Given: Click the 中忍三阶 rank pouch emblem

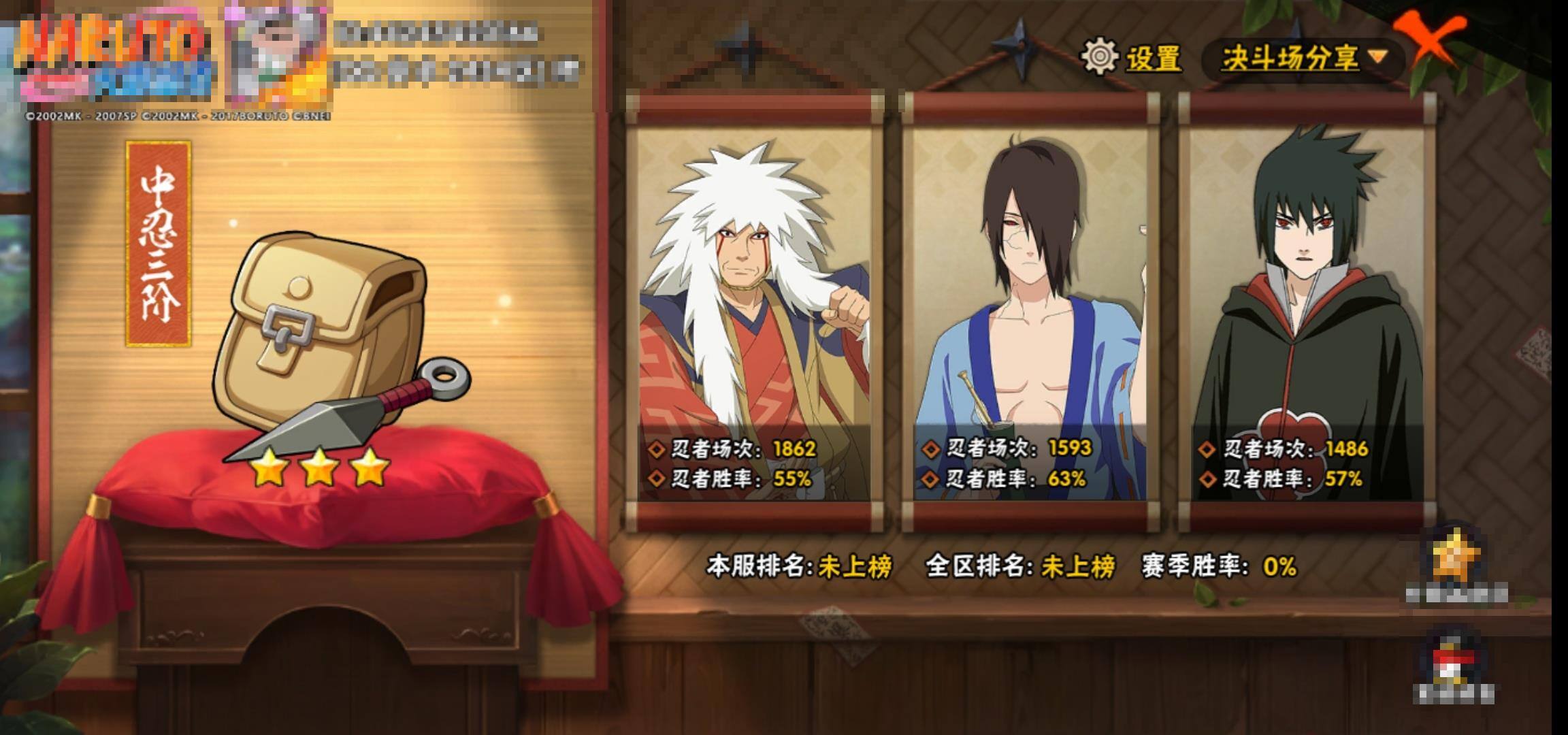Looking at the screenshot, I should pyautogui.click(x=327, y=340).
